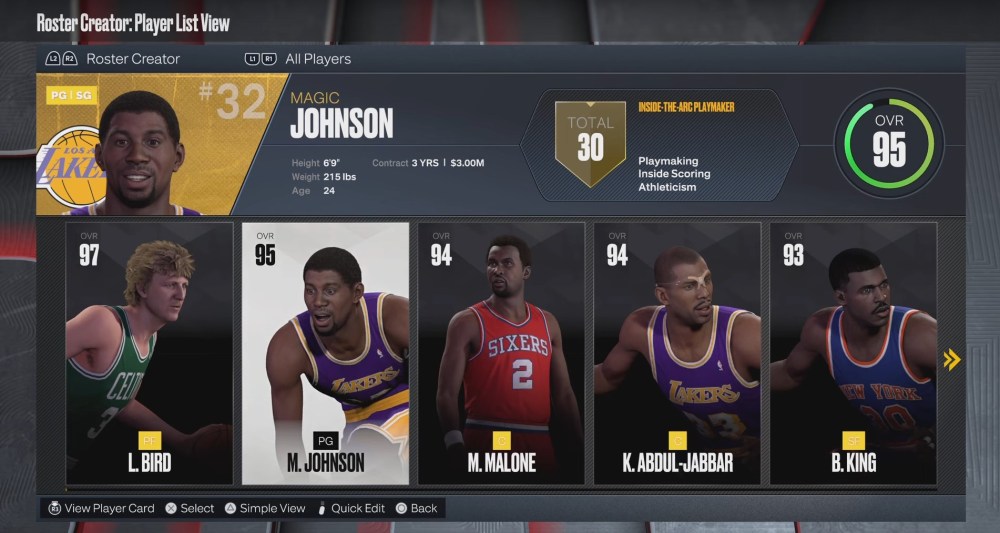Select the K. Abdul-Jabbar player card
The width and height of the screenshot is (1000, 533).
677,352
